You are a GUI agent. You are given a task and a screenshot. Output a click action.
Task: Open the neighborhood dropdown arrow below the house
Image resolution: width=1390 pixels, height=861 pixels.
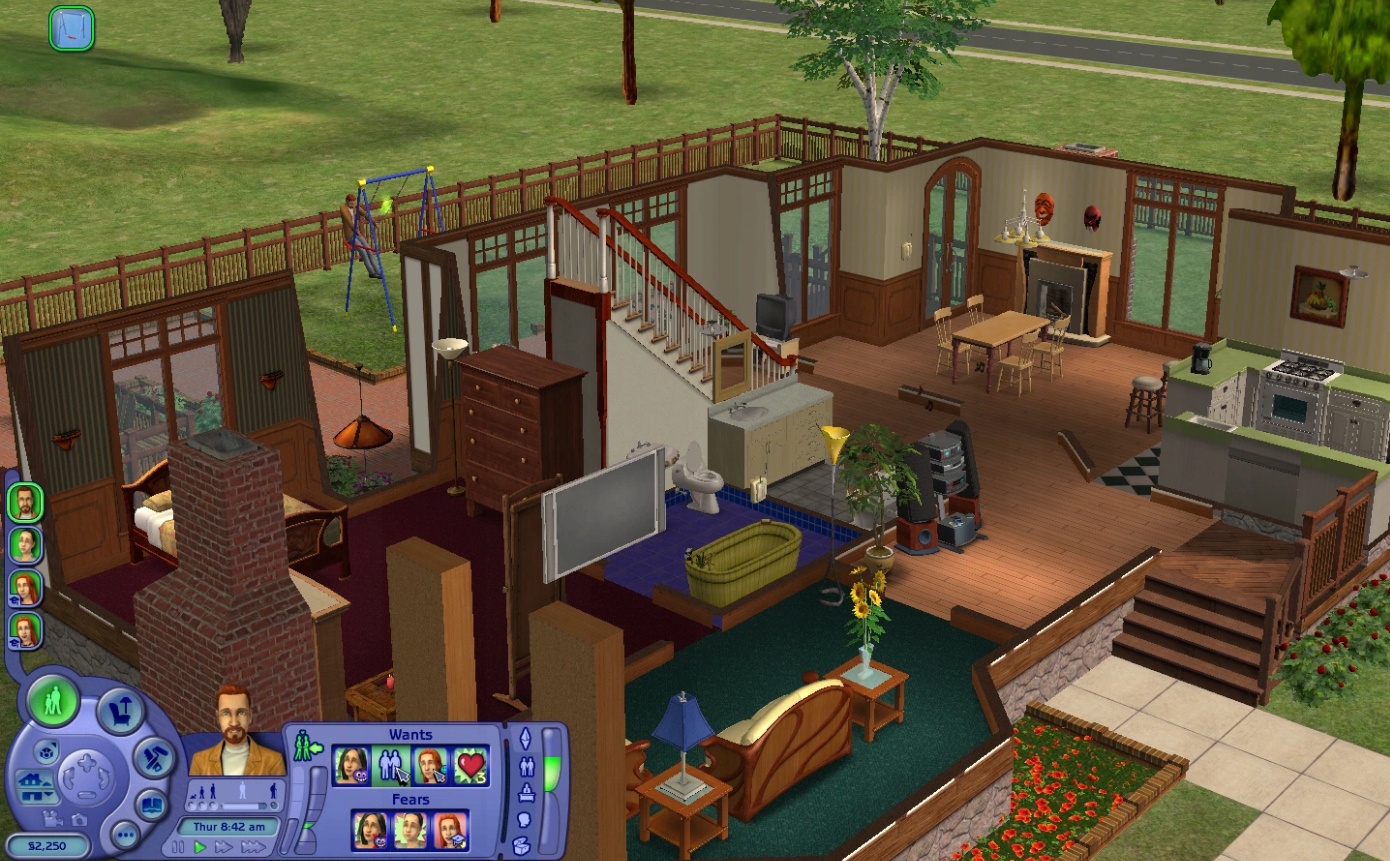click(x=47, y=794)
